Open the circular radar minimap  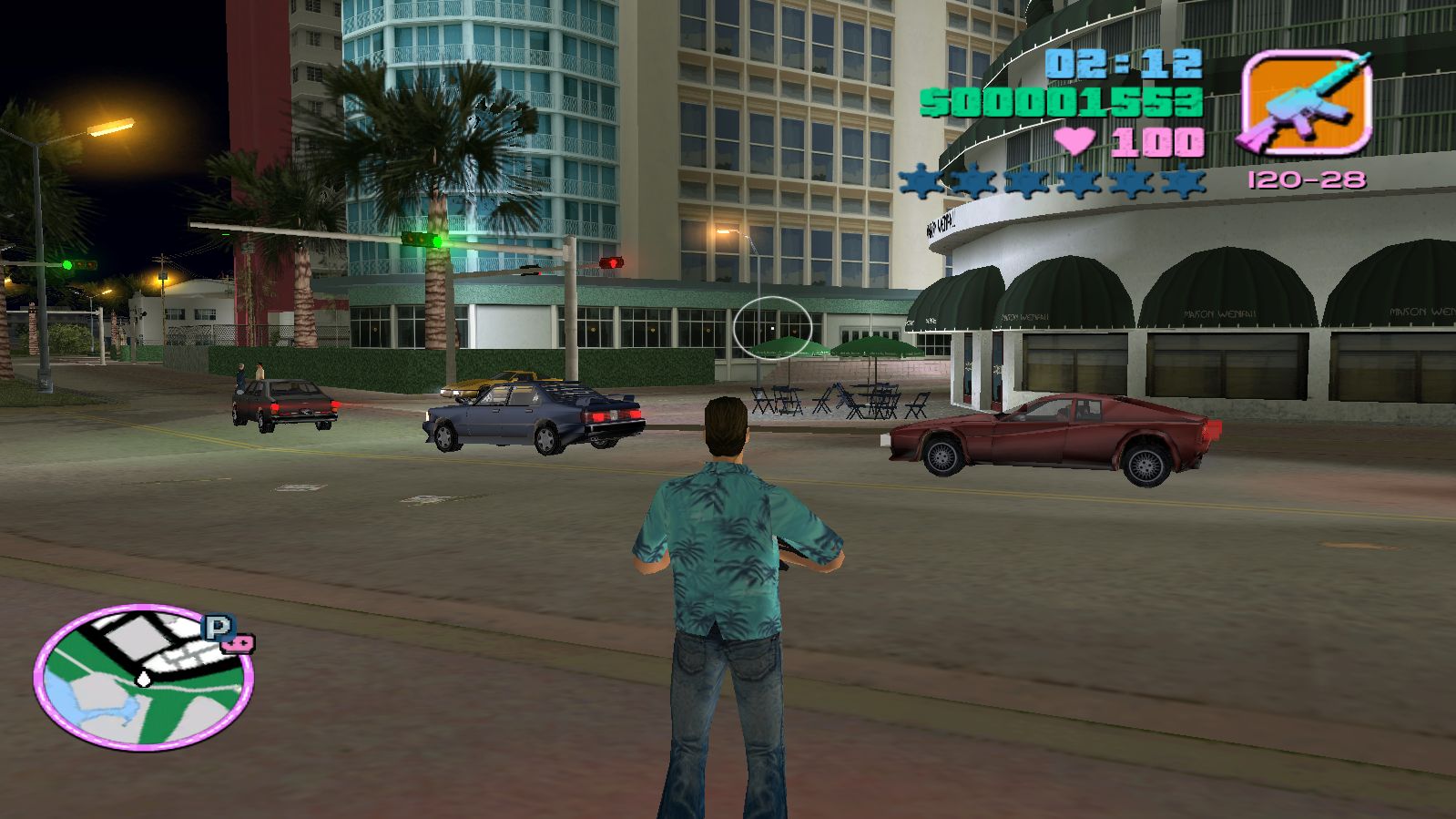click(x=143, y=678)
